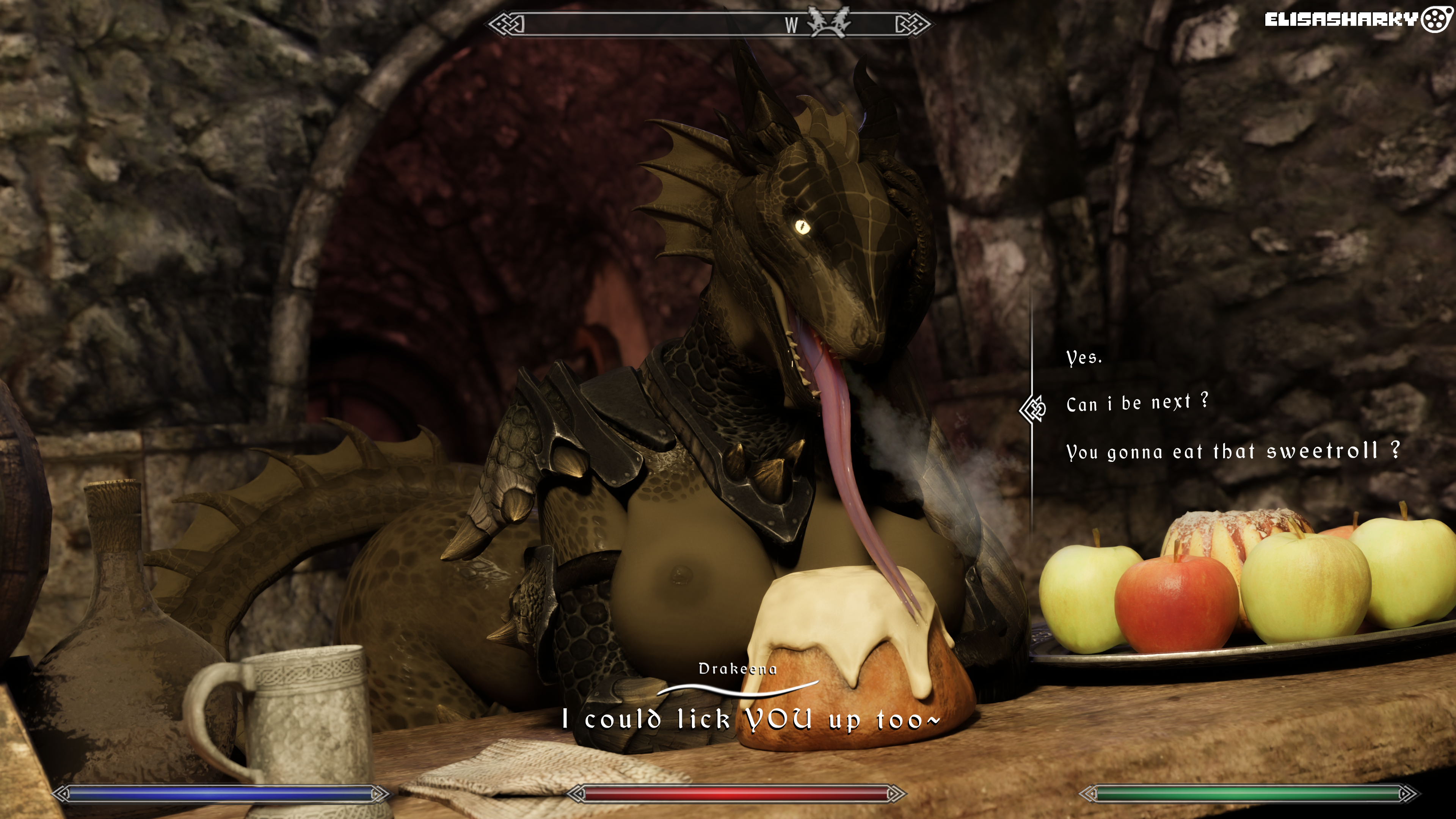Choose the "Yes." dialogue reply
The height and width of the screenshot is (819, 1456).
1084,358
